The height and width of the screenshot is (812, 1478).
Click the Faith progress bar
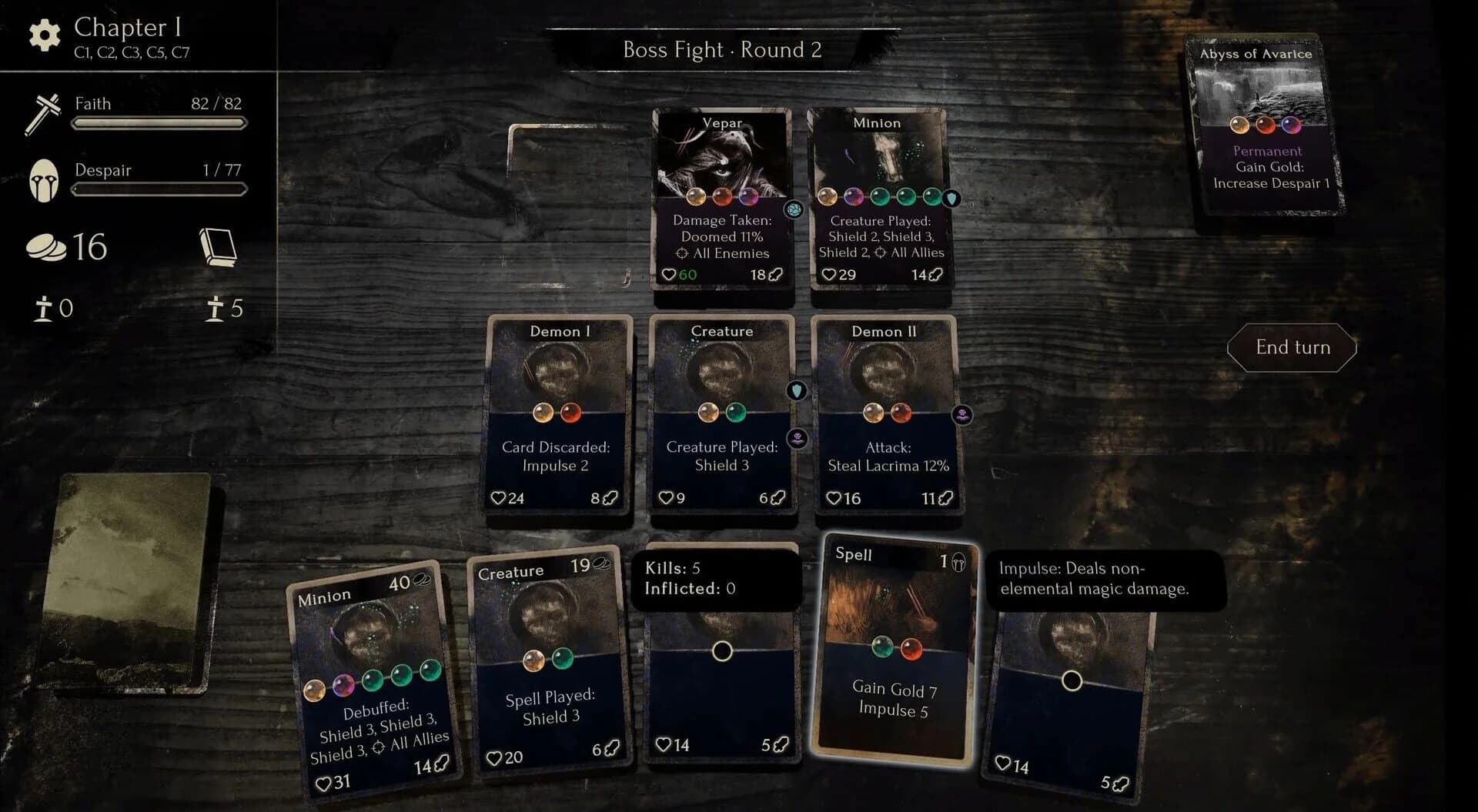tap(158, 123)
